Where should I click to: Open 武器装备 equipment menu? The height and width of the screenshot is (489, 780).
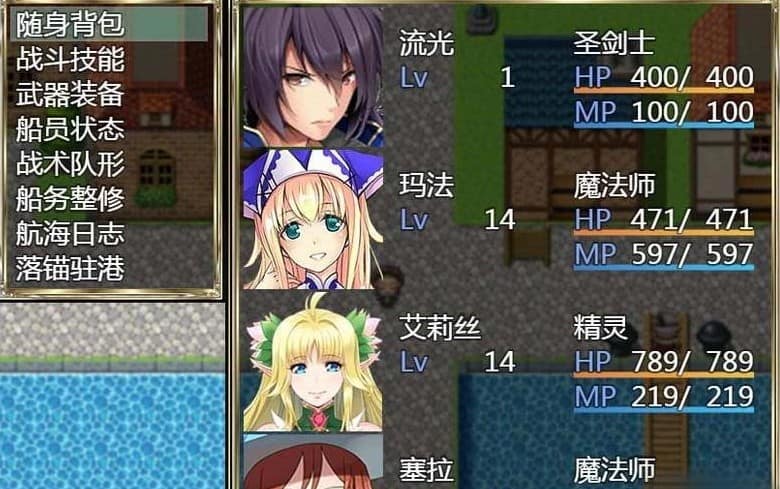[x=70, y=93]
